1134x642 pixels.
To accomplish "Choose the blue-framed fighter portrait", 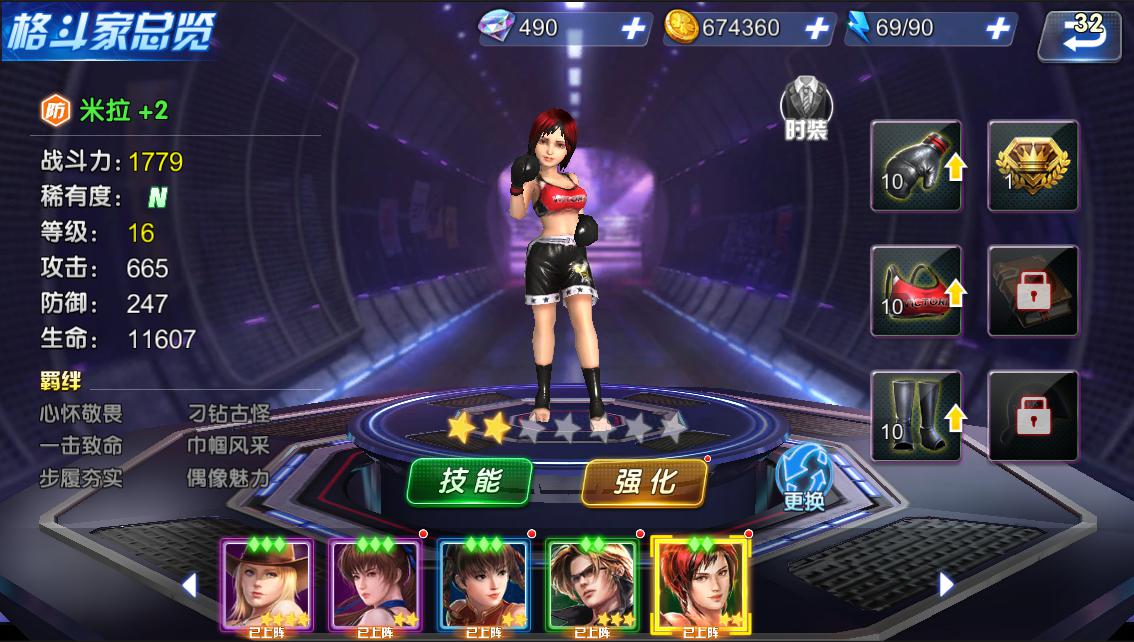I will point(483,586).
